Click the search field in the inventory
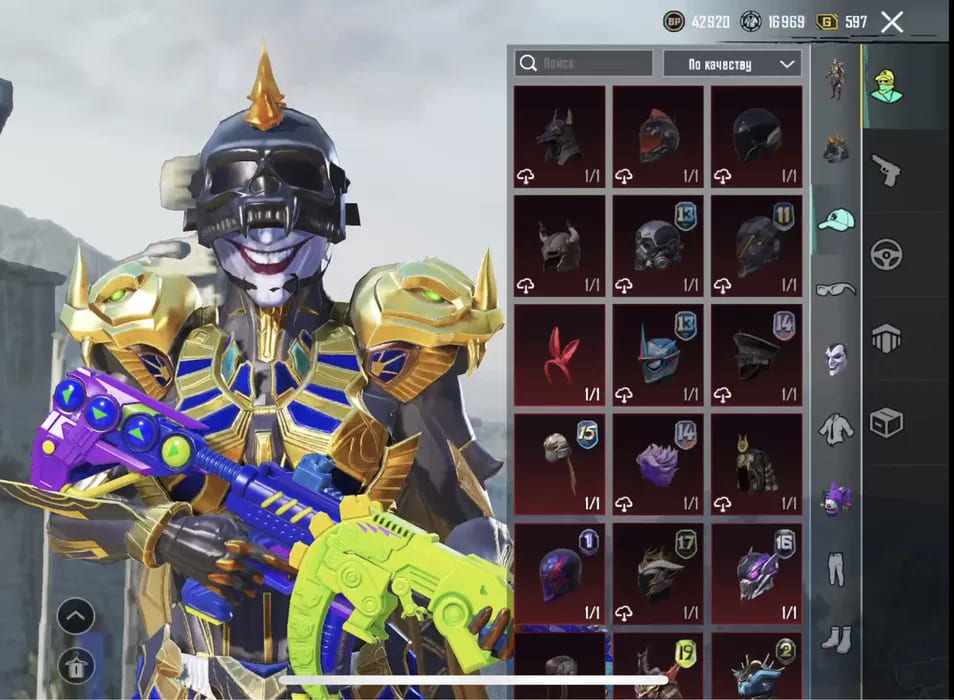954x700 pixels. click(584, 64)
